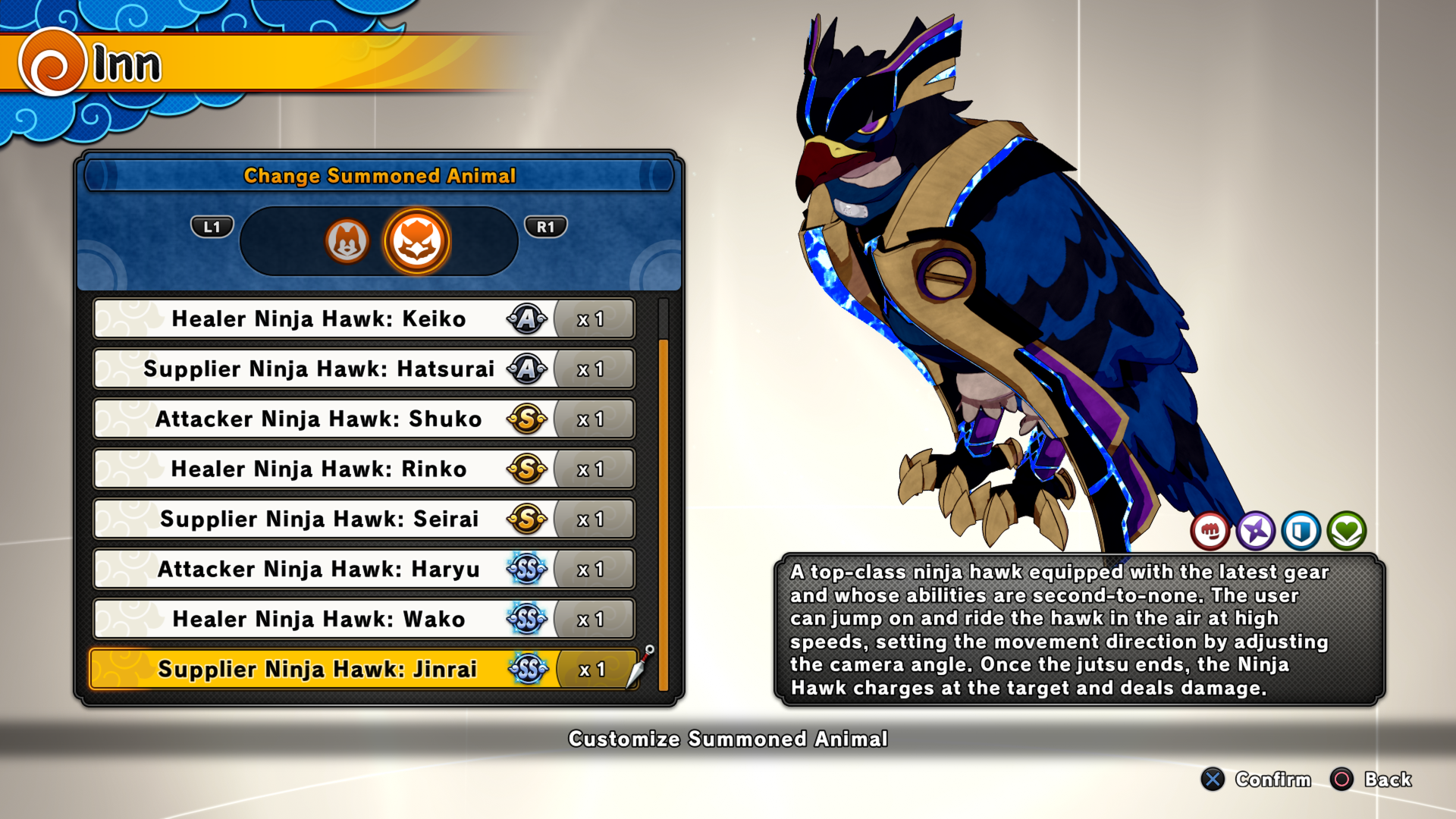Click the purple shuriken ranged type icon
This screenshot has width=1456, height=819.
[x=1256, y=530]
